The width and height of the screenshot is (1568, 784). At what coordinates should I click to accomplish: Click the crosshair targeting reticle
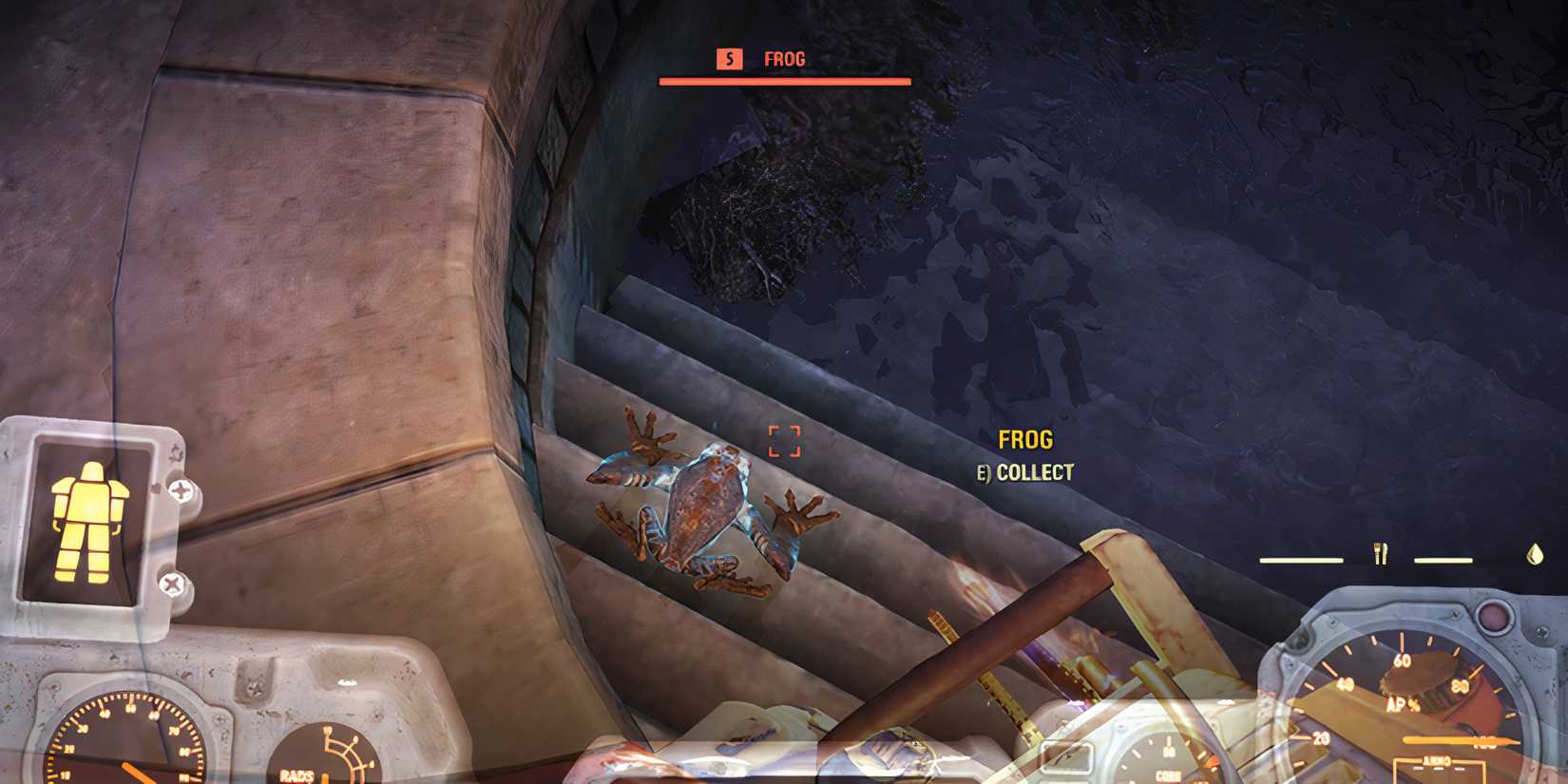click(787, 439)
